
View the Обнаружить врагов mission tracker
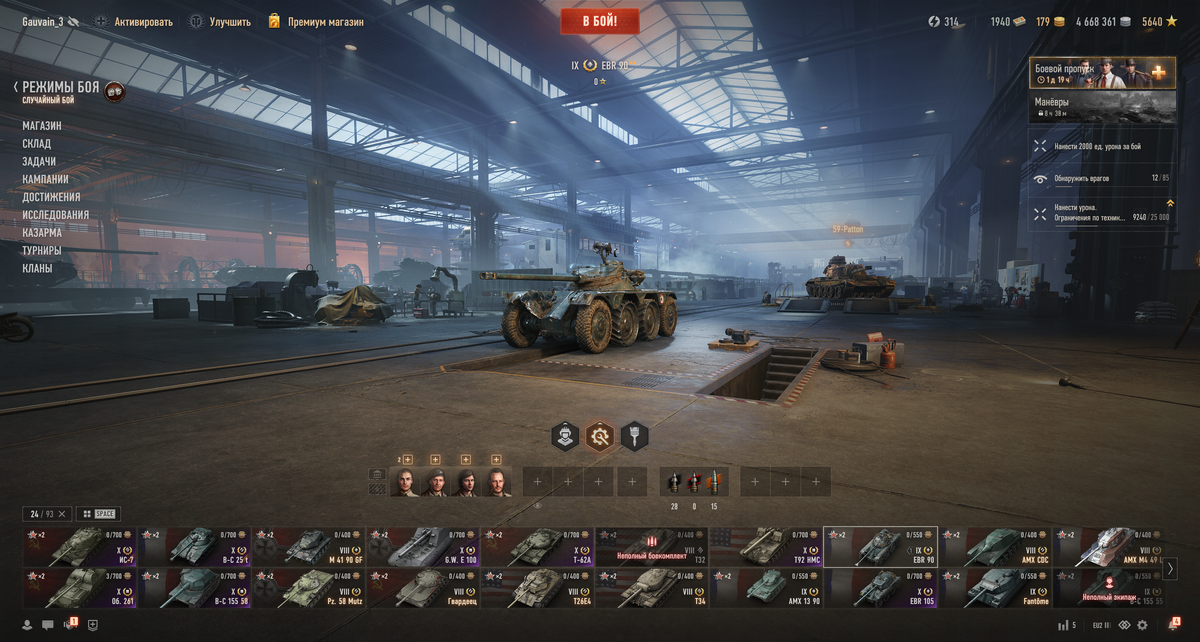[x=1102, y=179]
